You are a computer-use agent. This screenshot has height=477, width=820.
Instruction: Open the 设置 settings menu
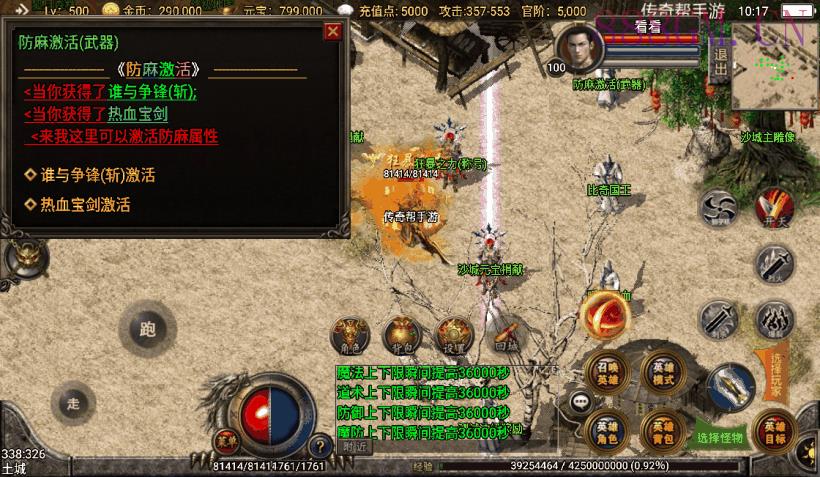[x=453, y=336]
